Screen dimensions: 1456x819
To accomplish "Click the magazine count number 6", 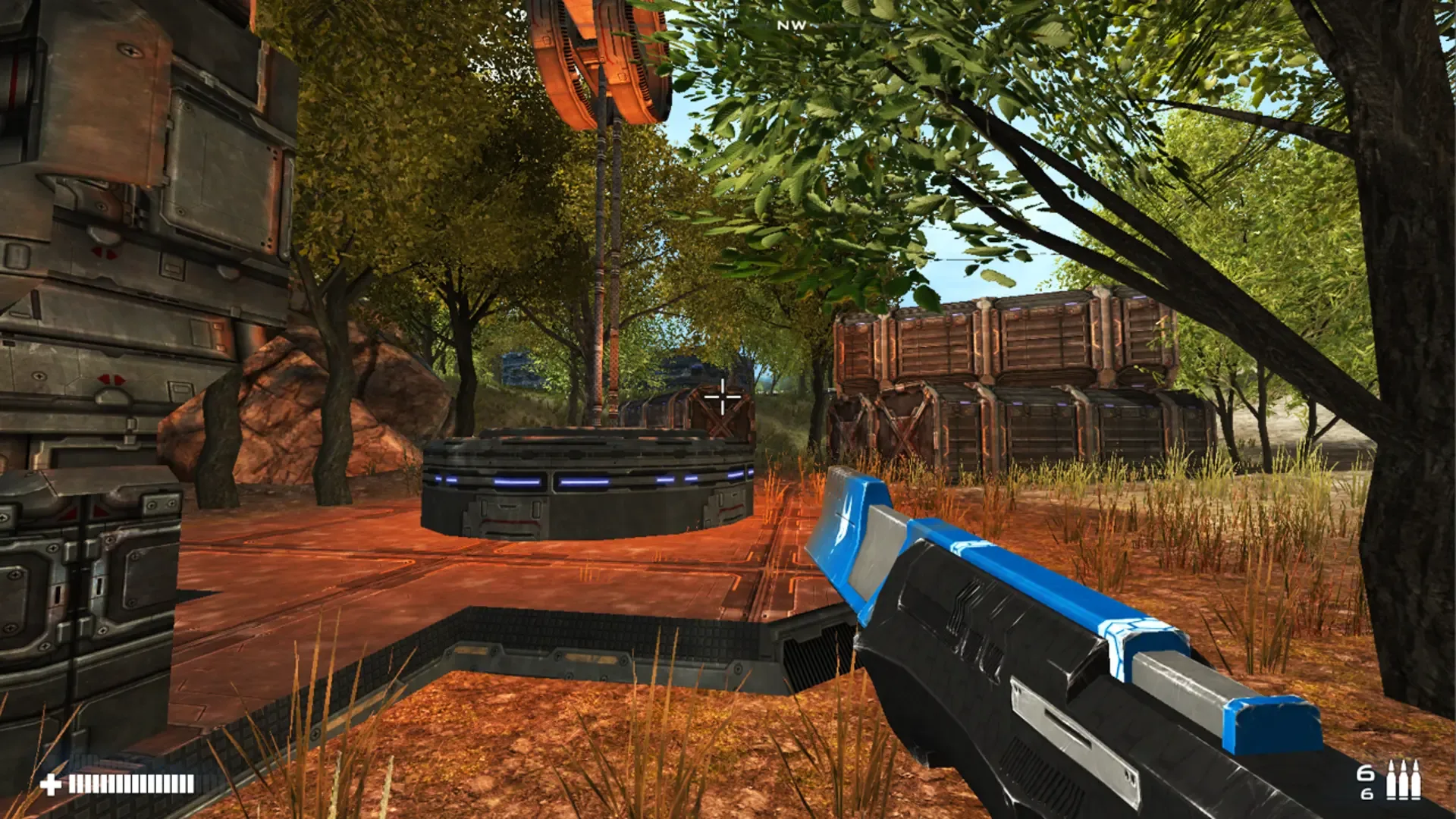I will pos(1365,774).
